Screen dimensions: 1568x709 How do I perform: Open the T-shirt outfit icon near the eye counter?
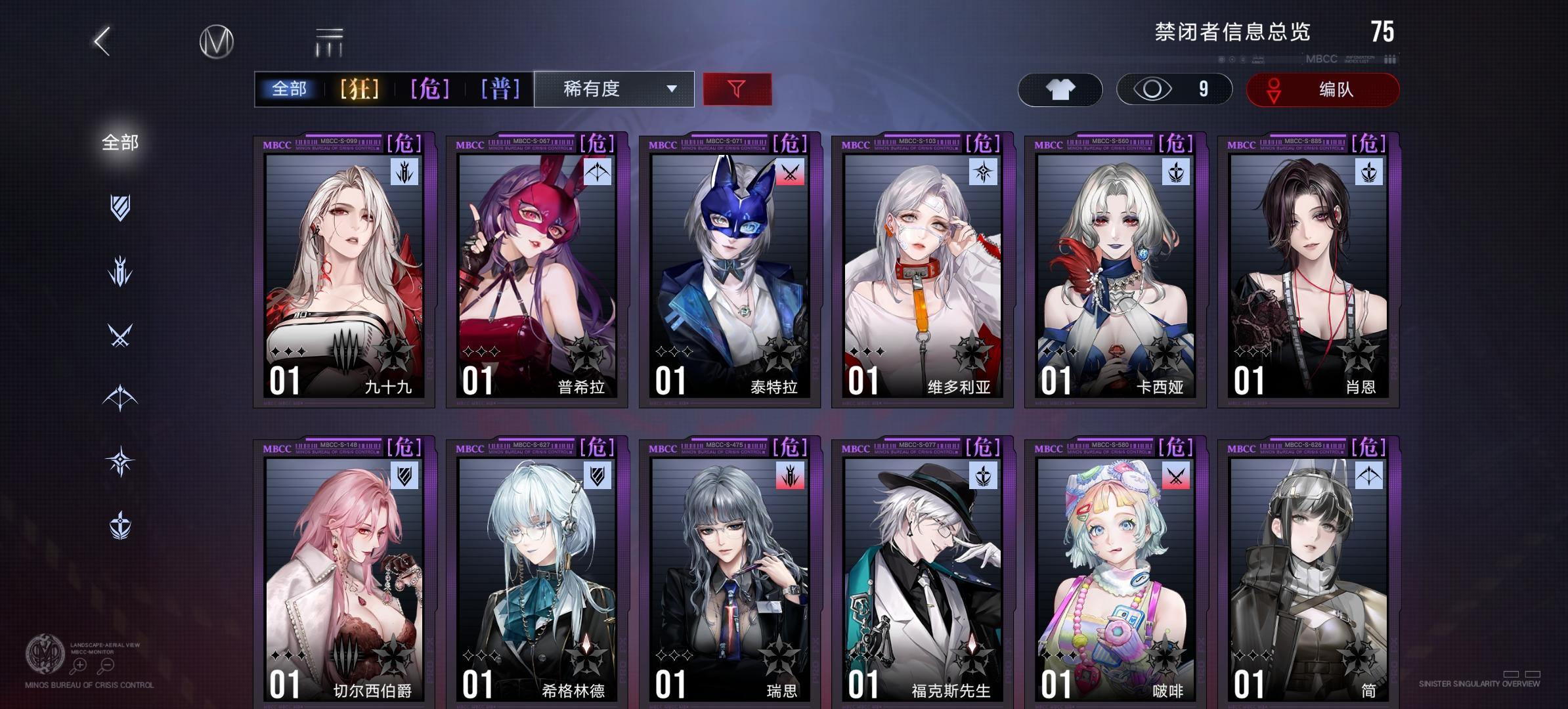pos(1060,89)
